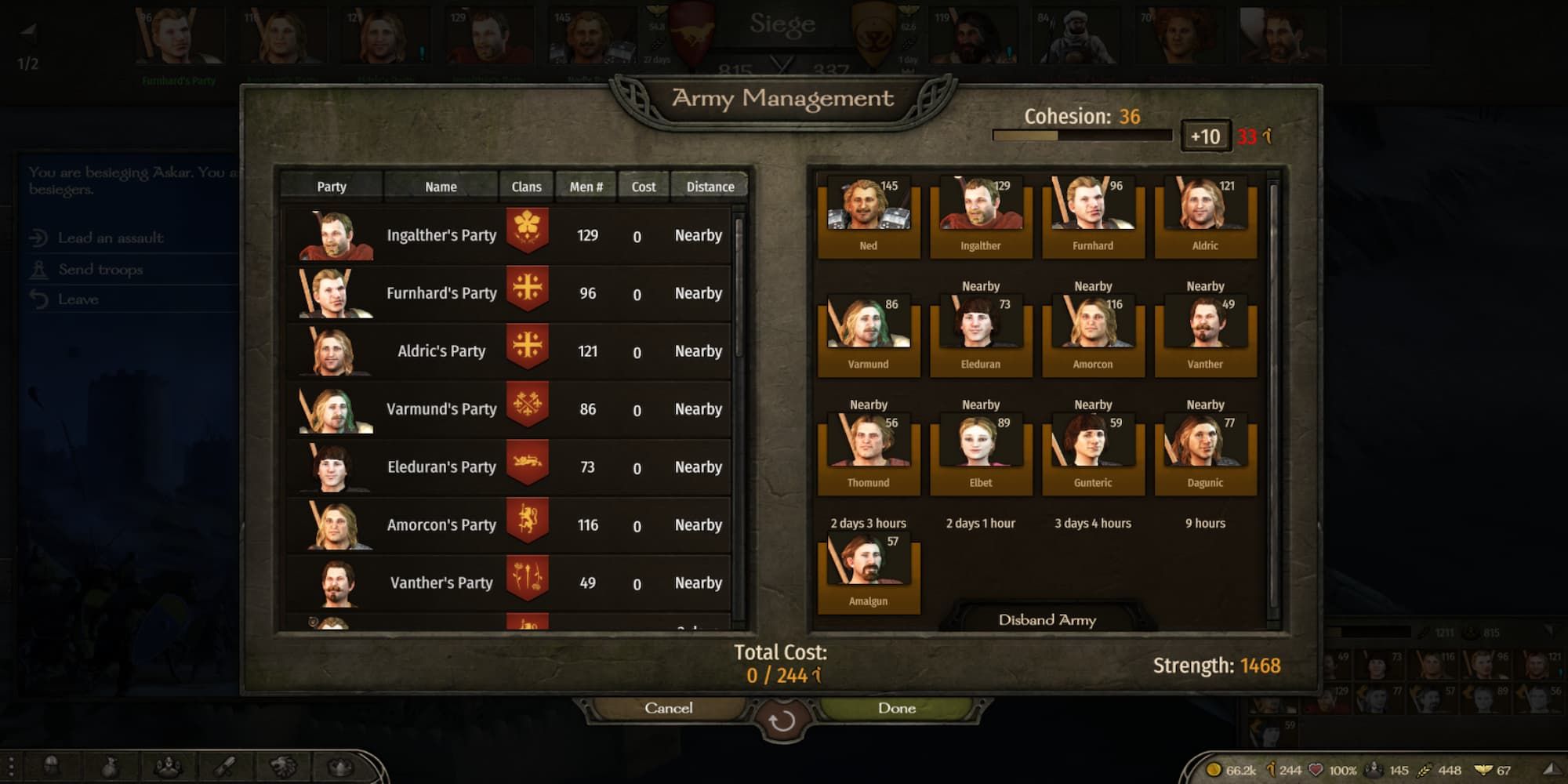Click Thomund's army portrait card
Screen dimensions: 1568x784
(x=869, y=454)
